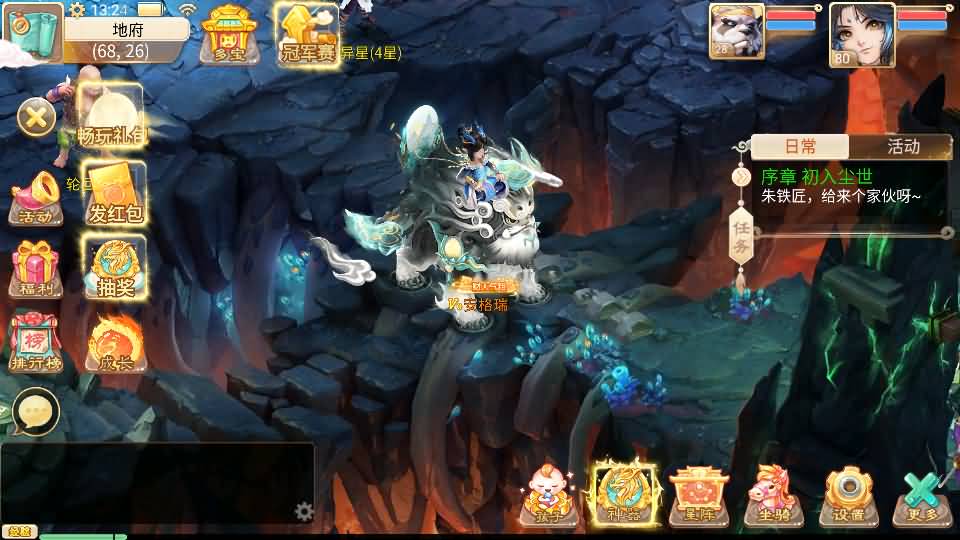The image size is (960, 540).
Task: Switch to the 活动 tab in quest panel
Action: click(902, 147)
